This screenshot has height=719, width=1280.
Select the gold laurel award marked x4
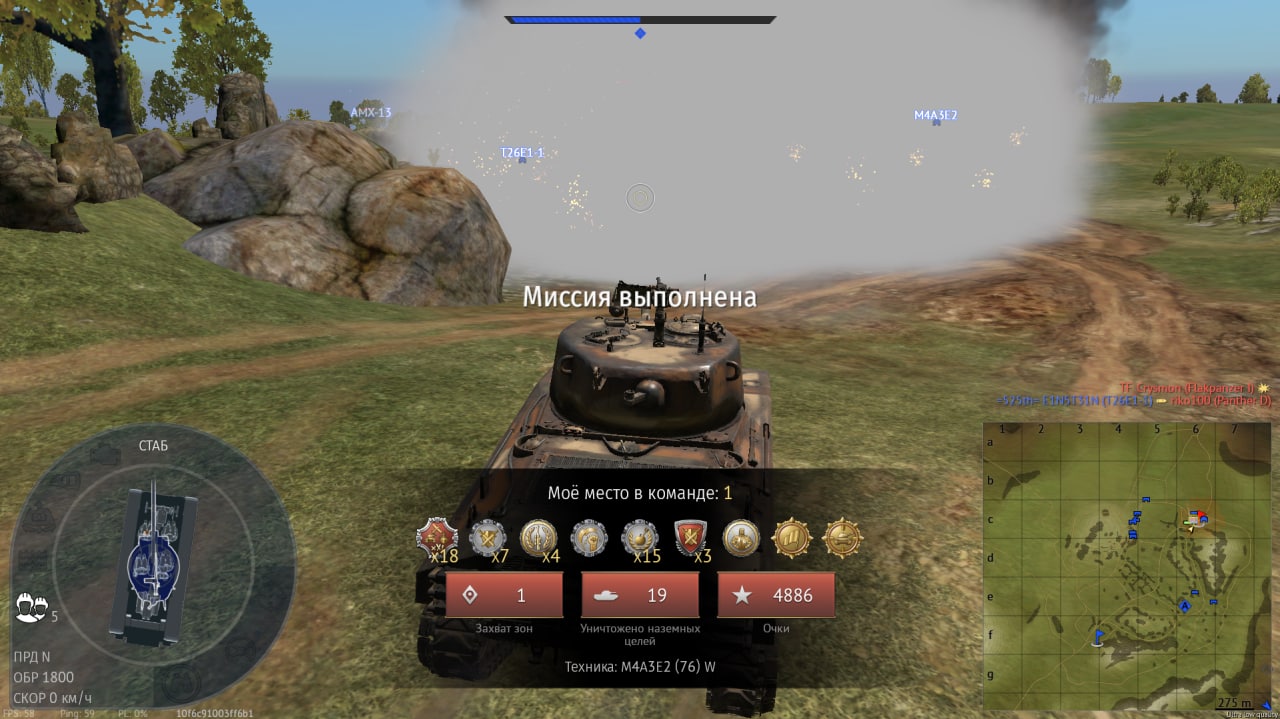[539, 538]
